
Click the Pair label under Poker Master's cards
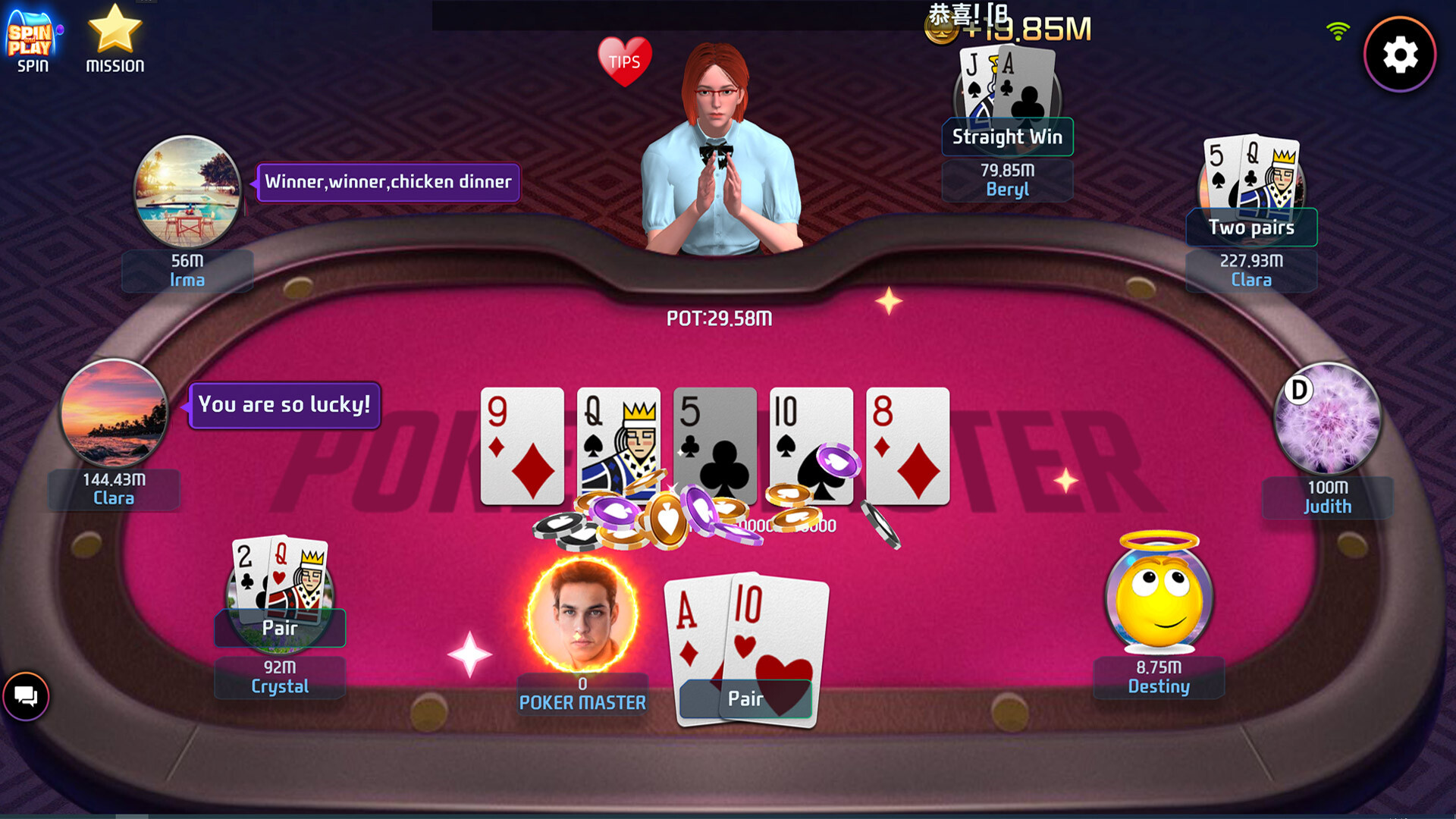746,699
